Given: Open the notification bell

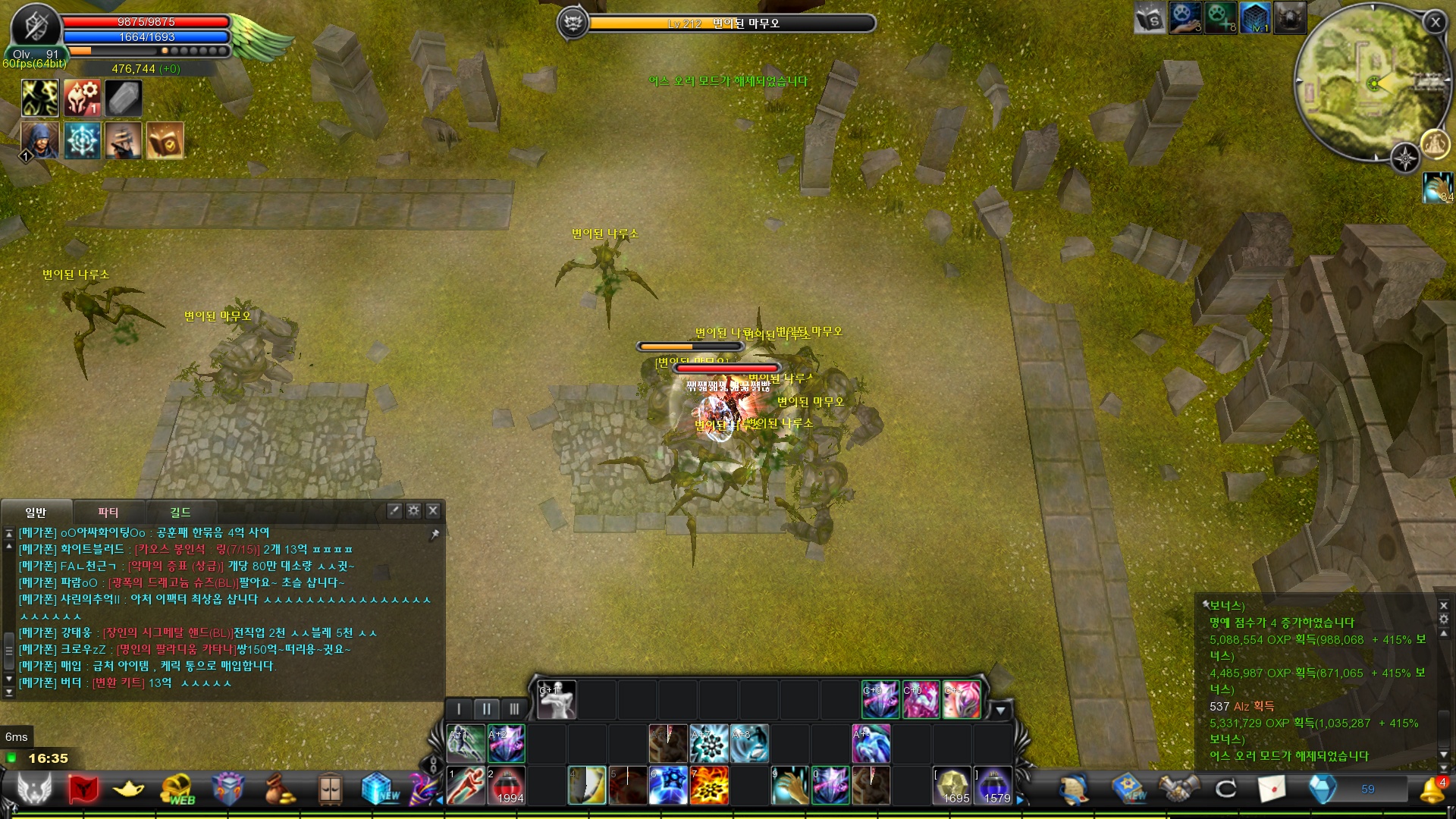Looking at the screenshot, I should pyautogui.click(x=1431, y=789).
